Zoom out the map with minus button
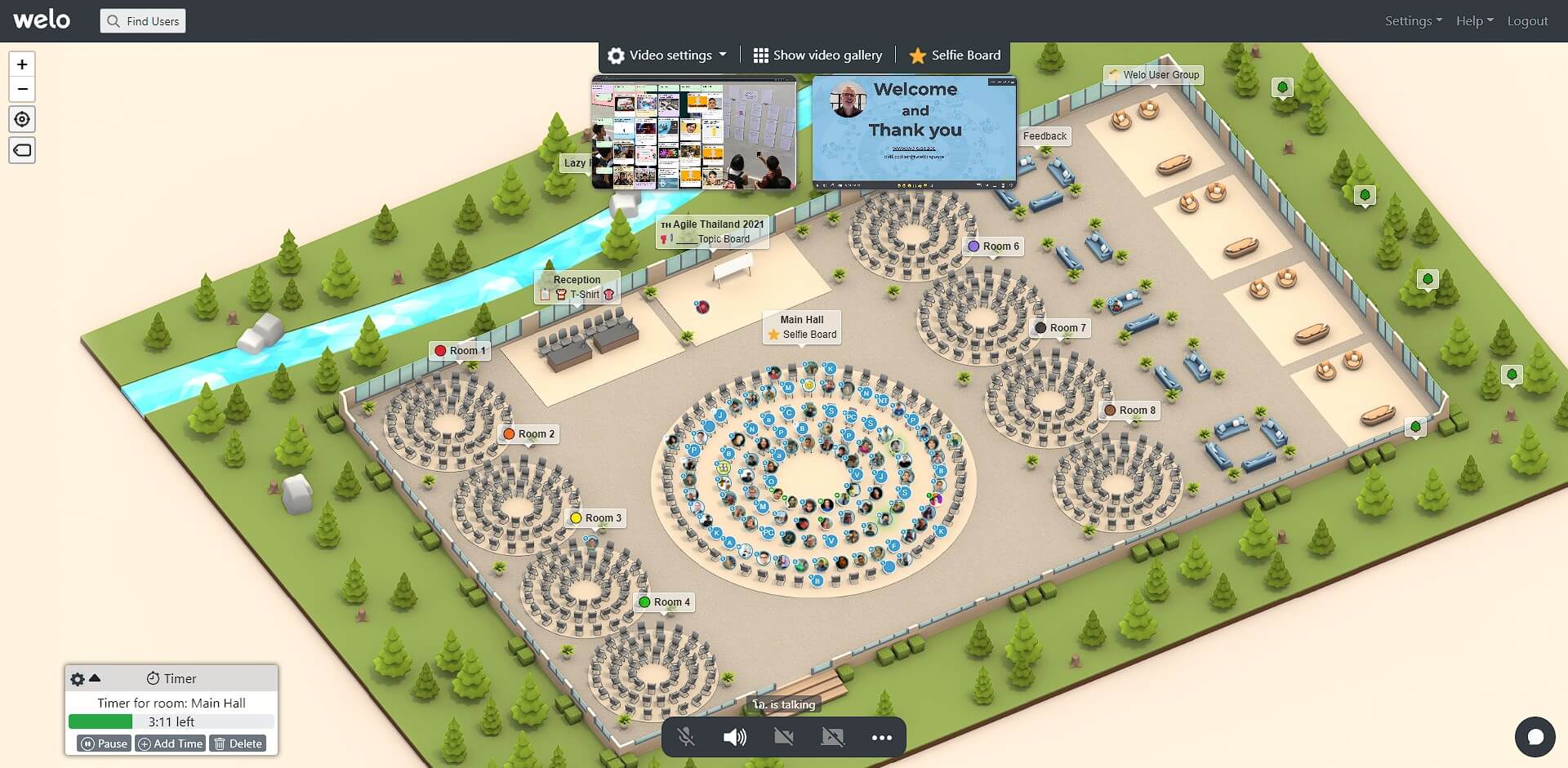The height and width of the screenshot is (768, 1568). point(22,89)
